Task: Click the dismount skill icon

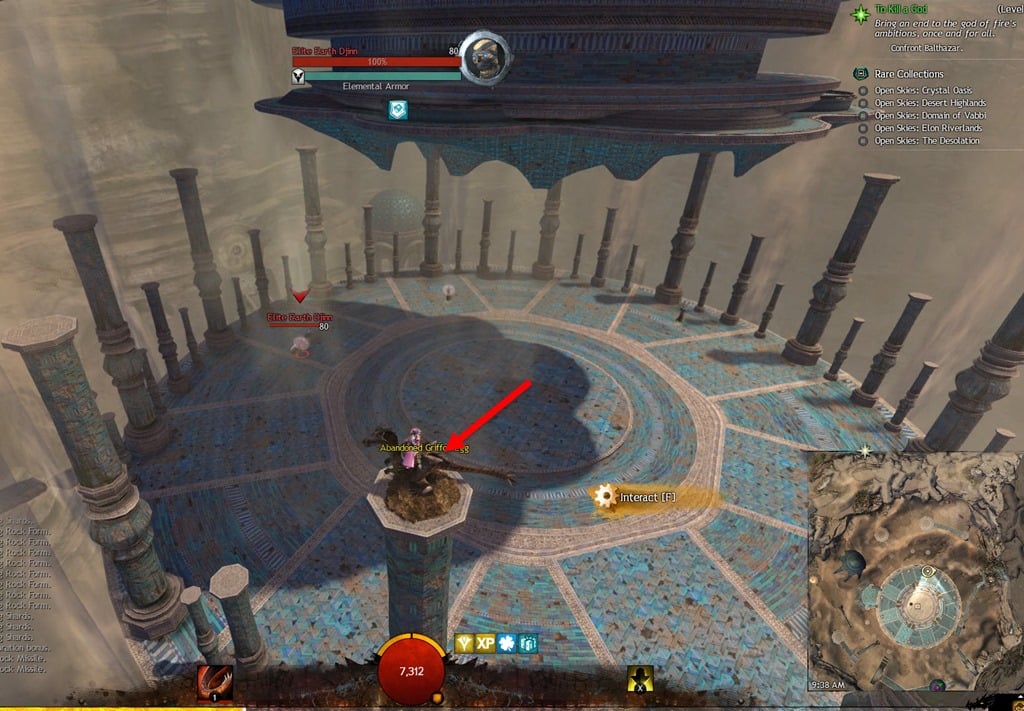Action: (640, 680)
